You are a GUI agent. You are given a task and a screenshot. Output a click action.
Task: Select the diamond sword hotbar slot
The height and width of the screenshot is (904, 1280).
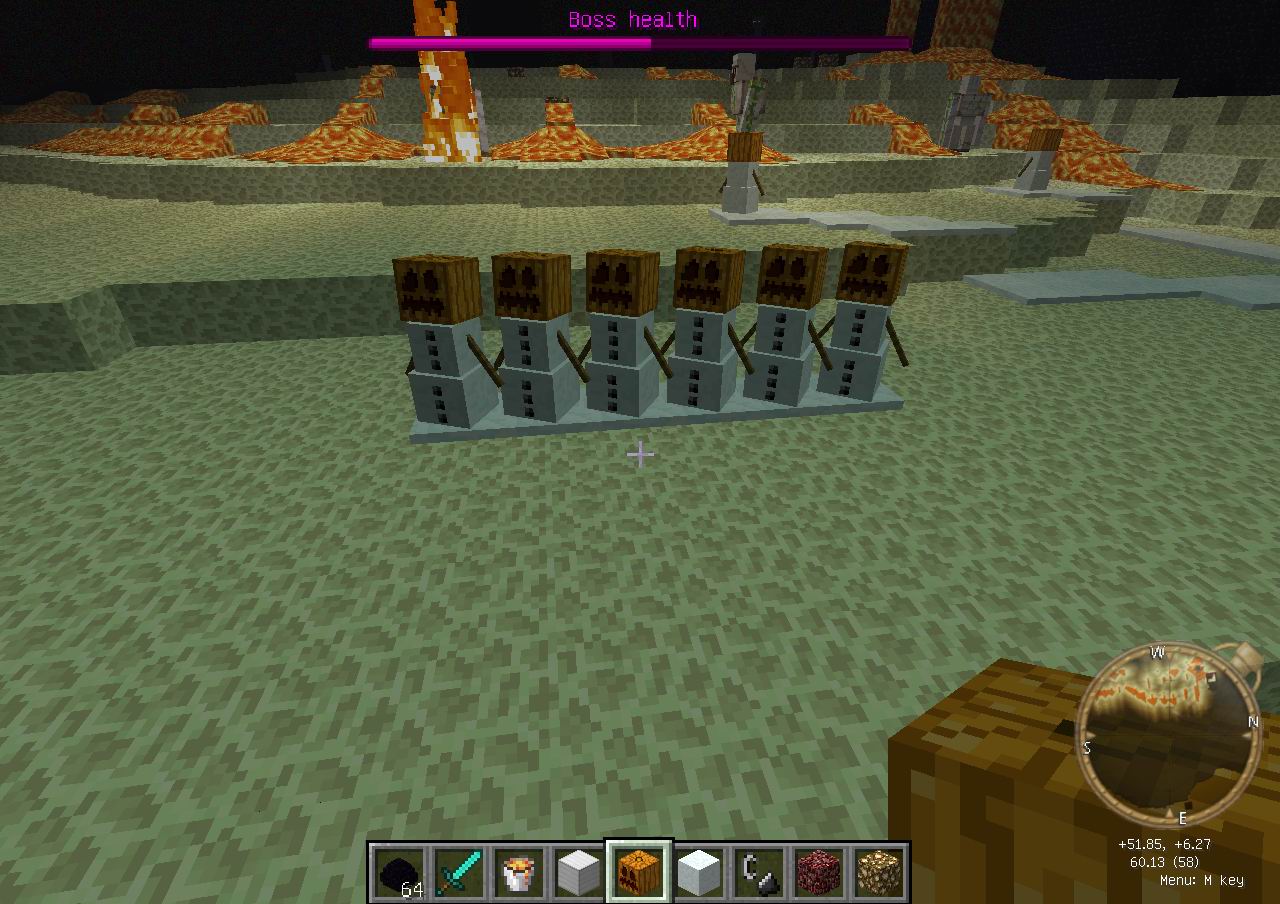pyautogui.click(x=460, y=872)
